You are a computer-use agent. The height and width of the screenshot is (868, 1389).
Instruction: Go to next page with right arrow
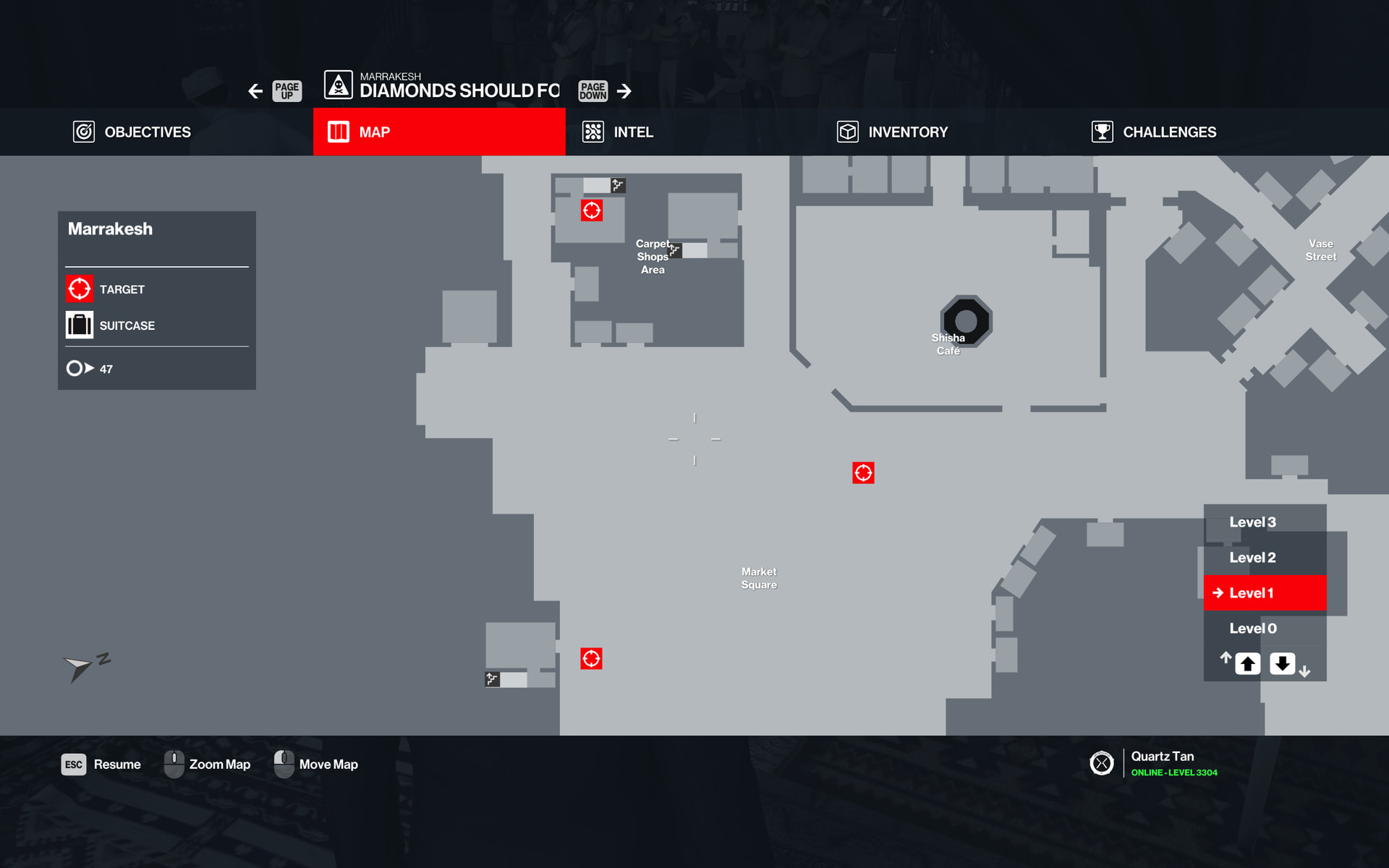pos(624,91)
